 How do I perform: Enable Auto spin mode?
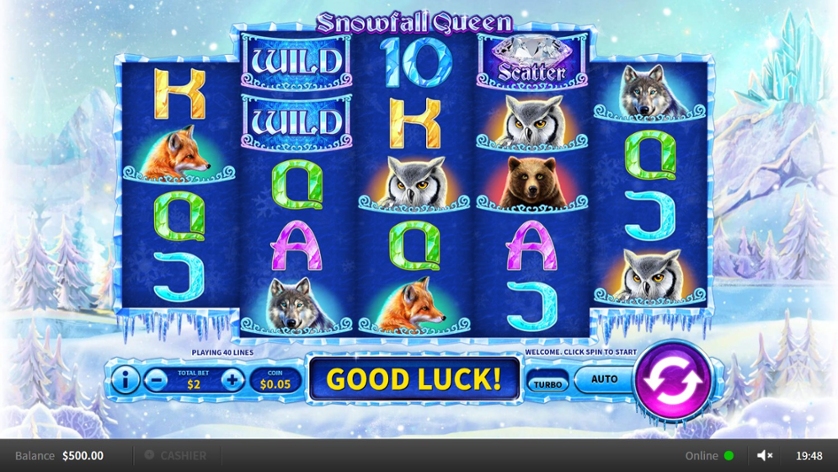(604, 379)
